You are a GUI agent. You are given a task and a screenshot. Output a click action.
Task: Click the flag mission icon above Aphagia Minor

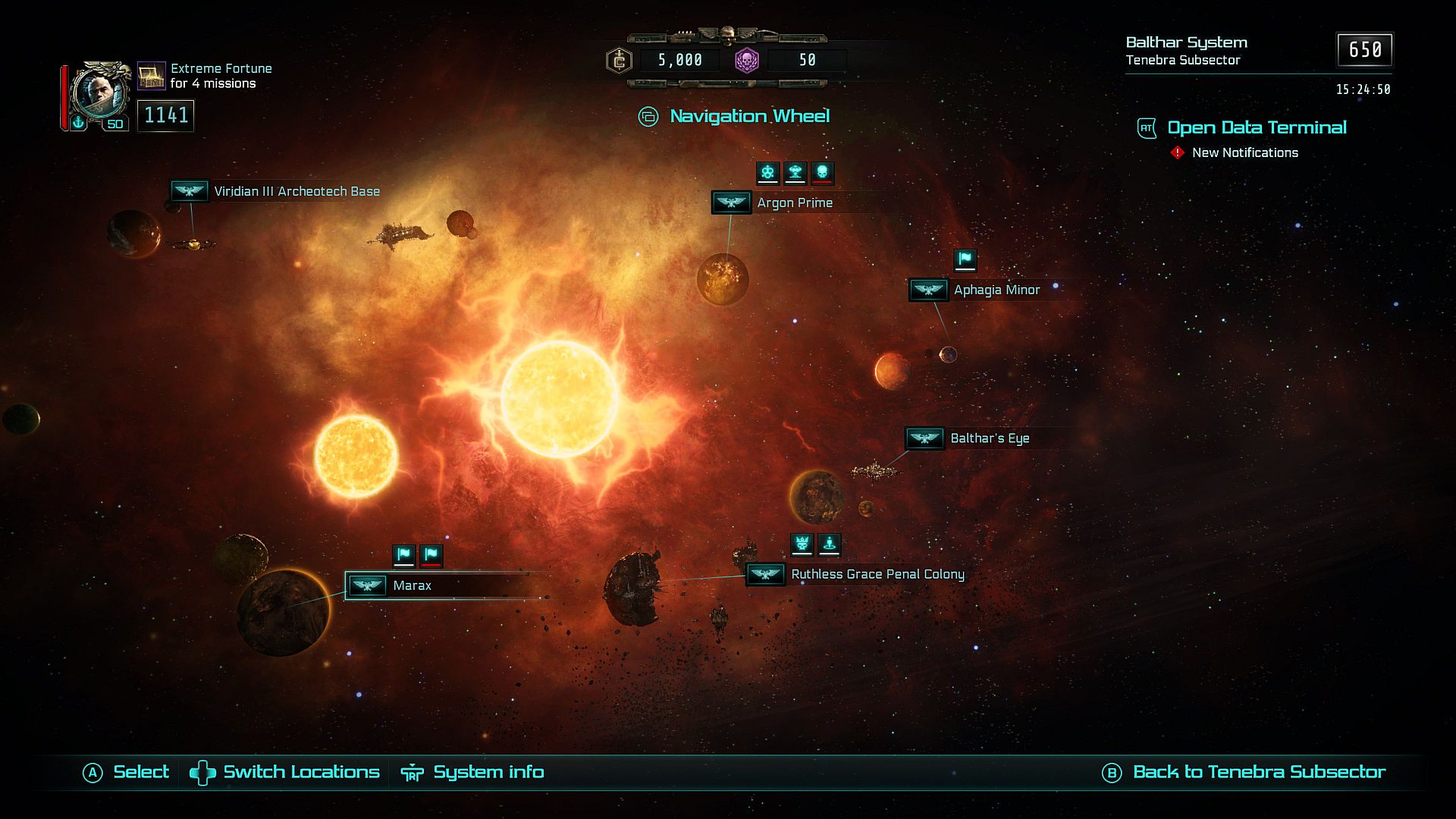click(965, 259)
